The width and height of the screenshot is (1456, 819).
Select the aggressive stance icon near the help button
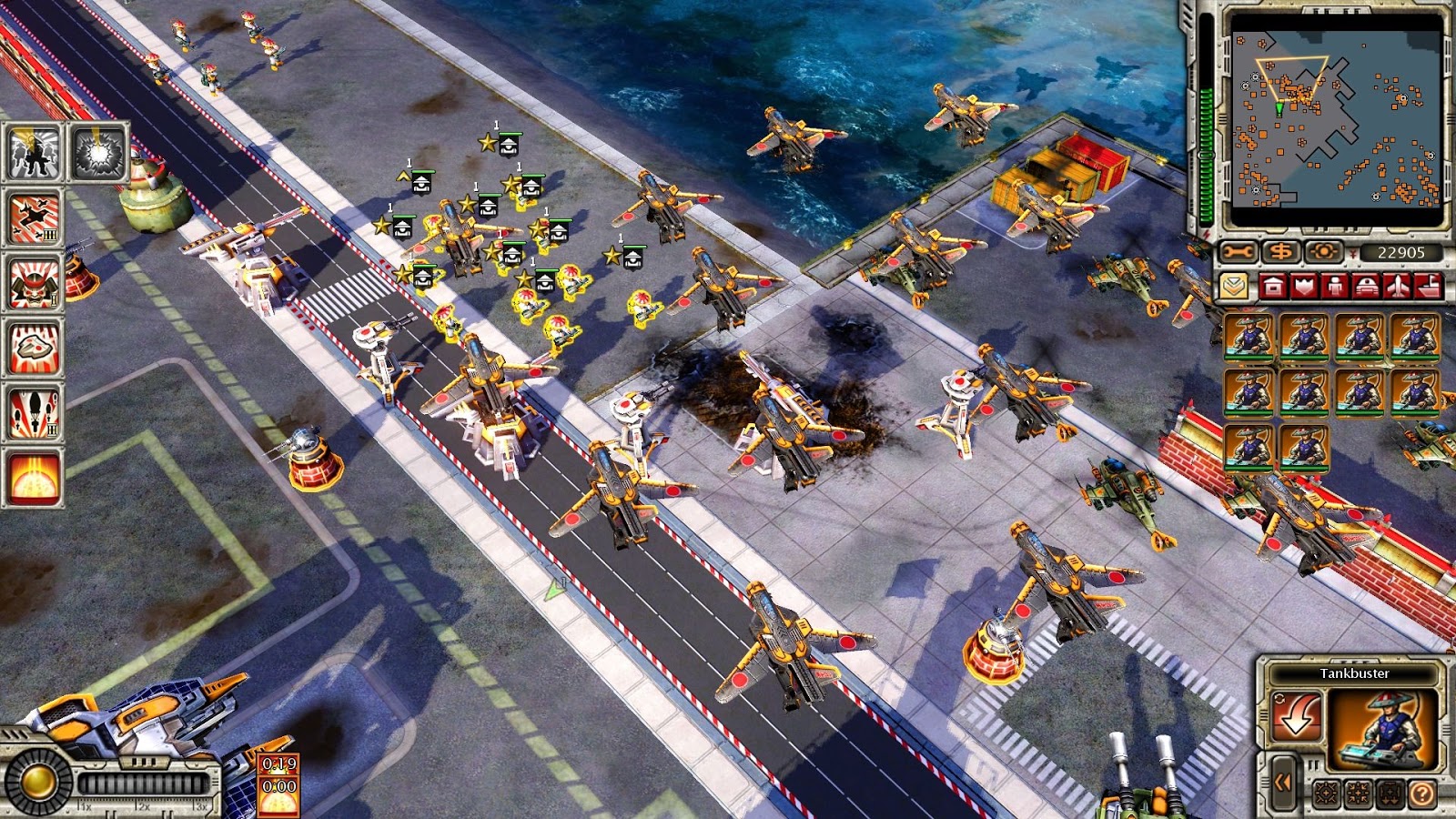pos(1325,793)
